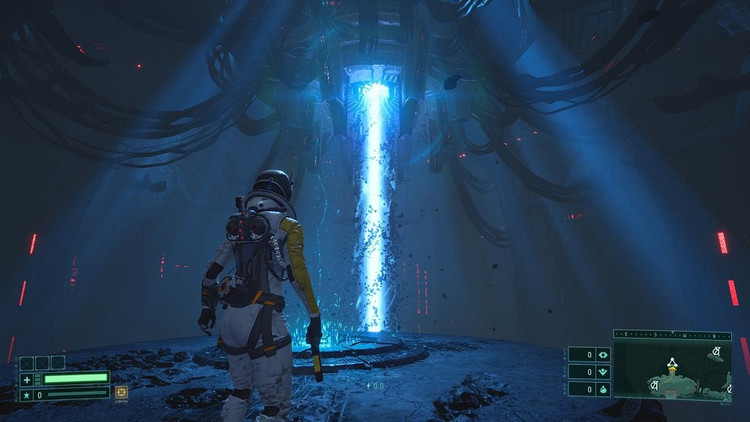Image resolution: width=750 pixels, height=422 pixels.
Task: Select the yellow square consumable item icon
Action: pos(121,393)
